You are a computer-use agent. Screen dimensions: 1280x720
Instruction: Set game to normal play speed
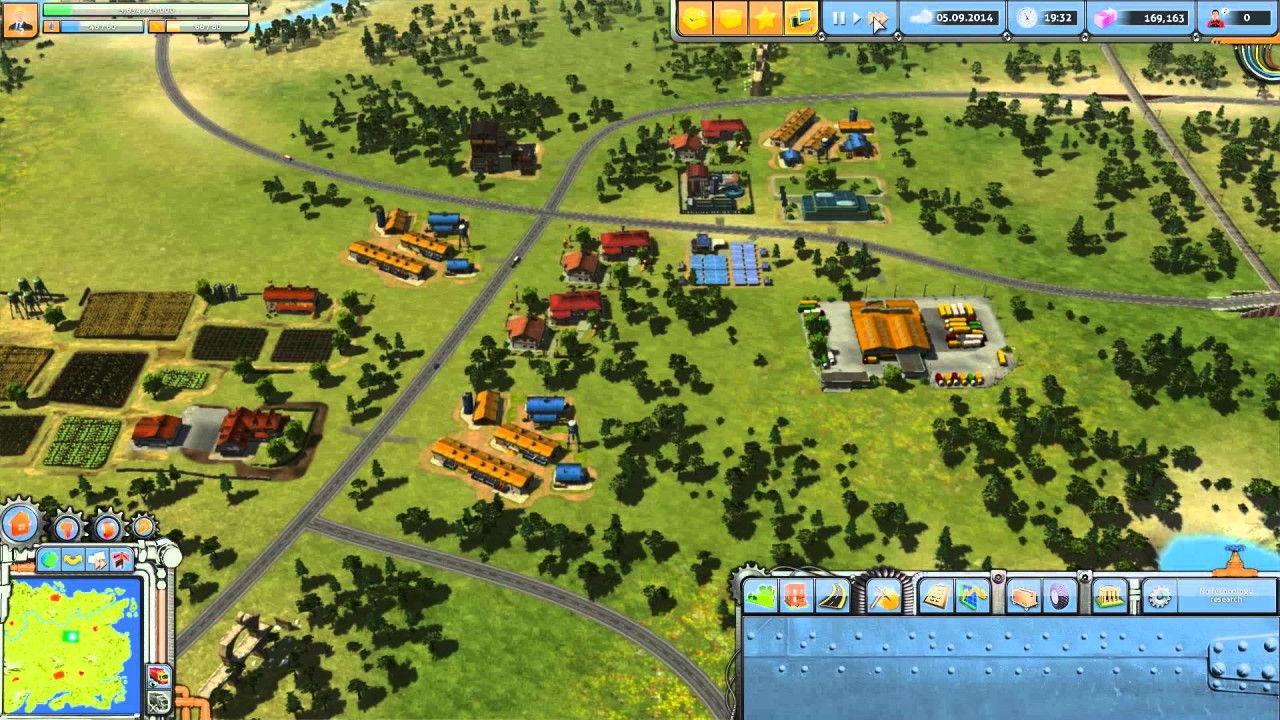point(856,18)
